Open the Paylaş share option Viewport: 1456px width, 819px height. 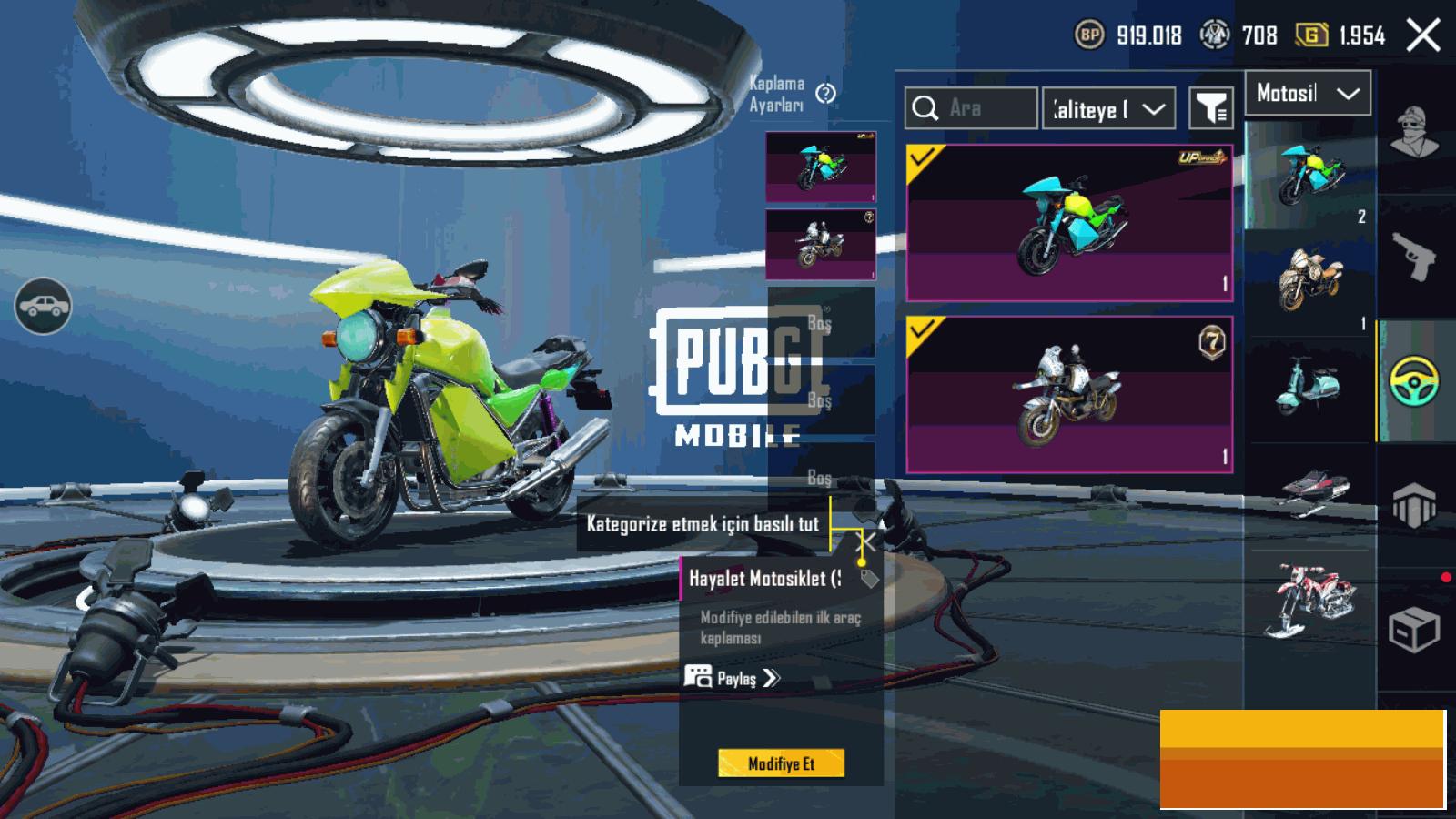[x=733, y=678]
